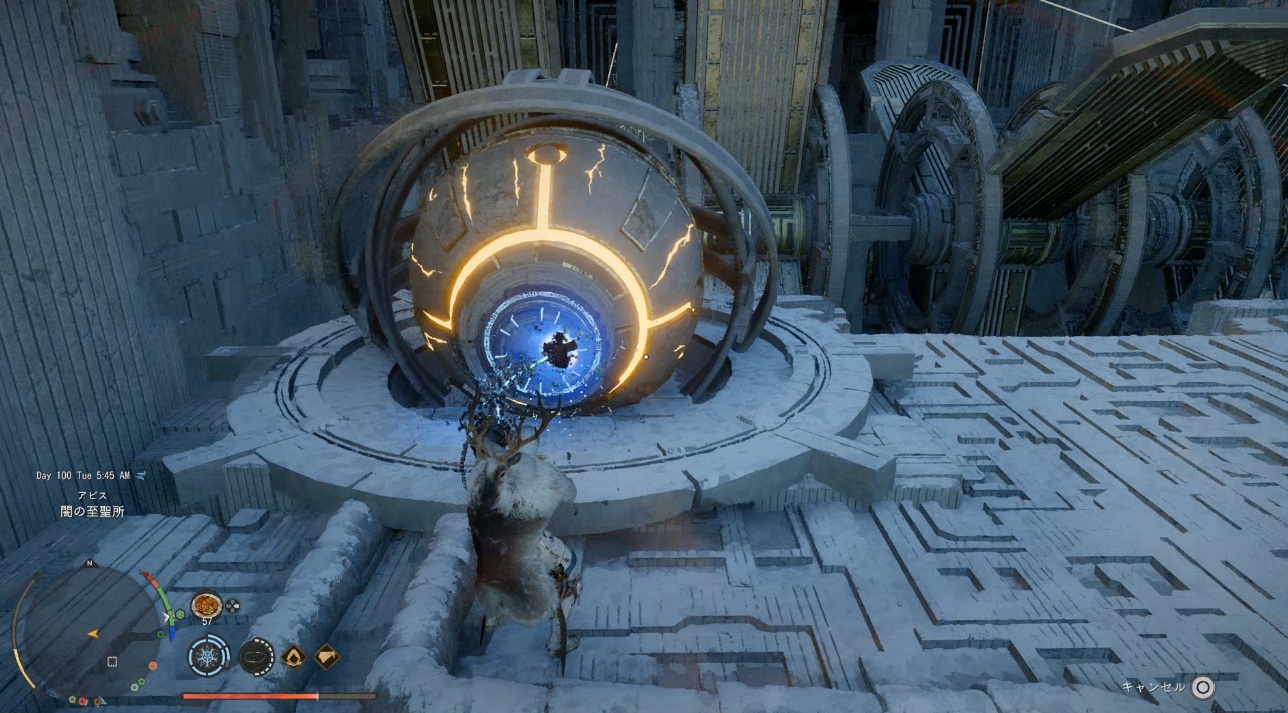1288x713 pixels.
Task: Click the small d-pad quick-select icon
Action: point(232,605)
